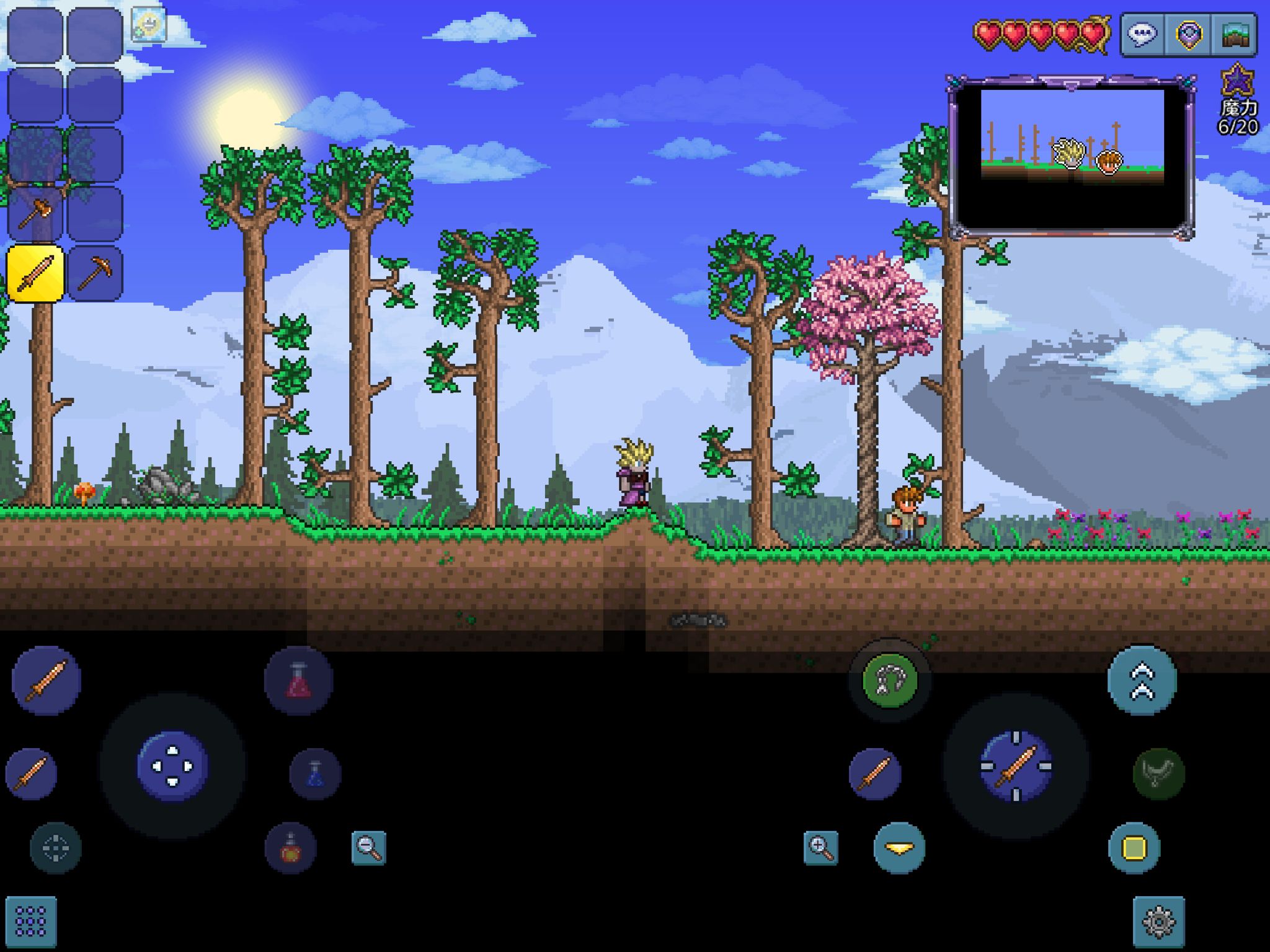The width and height of the screenshot is (1270, 952).
Task: Open the purple map pin menu
Action: [1189, 34]
